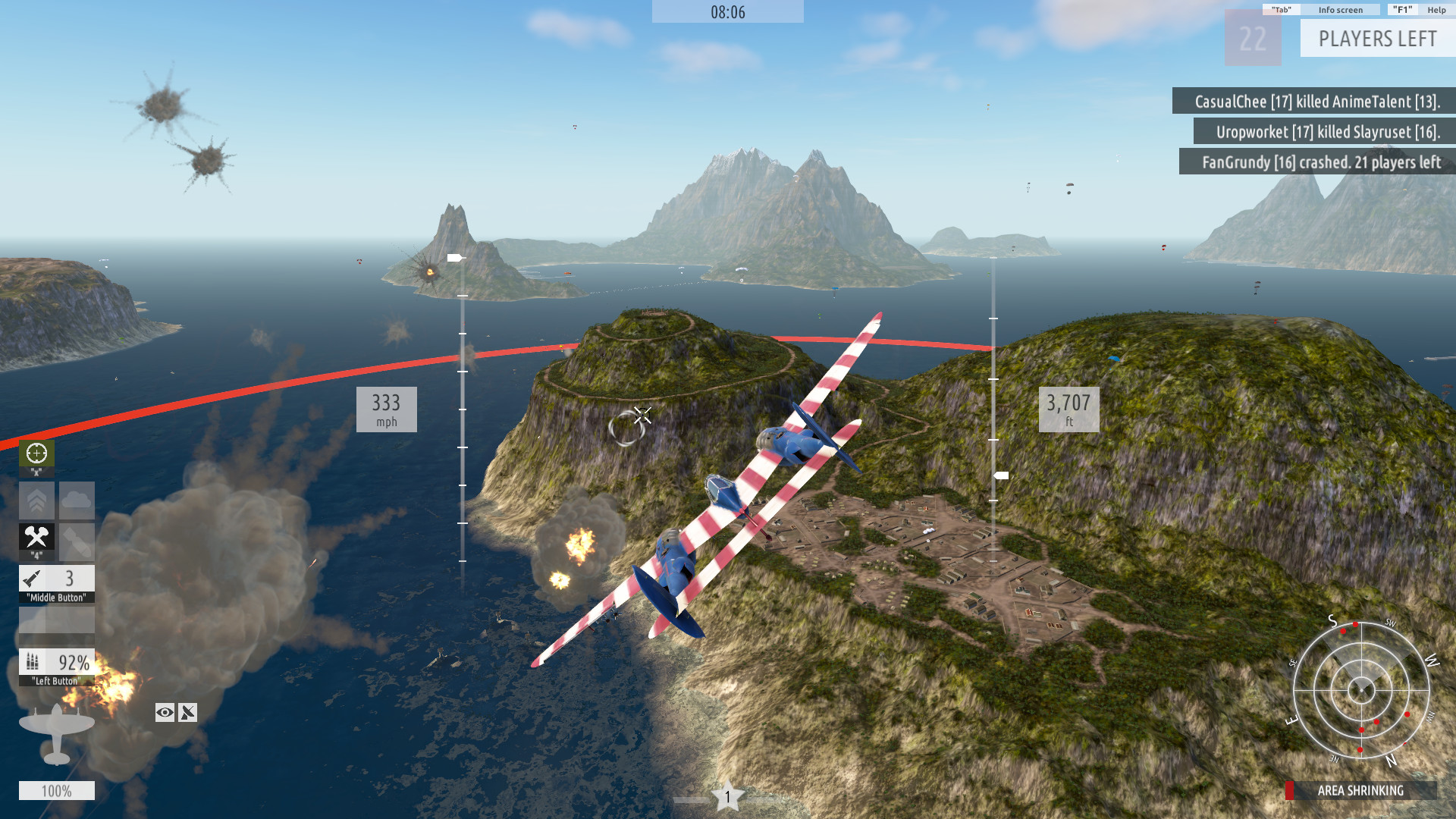This screenshot has height=819, width=1456.
Task: Toggle the radar antenna icon
Action: [x=188, y=712]
